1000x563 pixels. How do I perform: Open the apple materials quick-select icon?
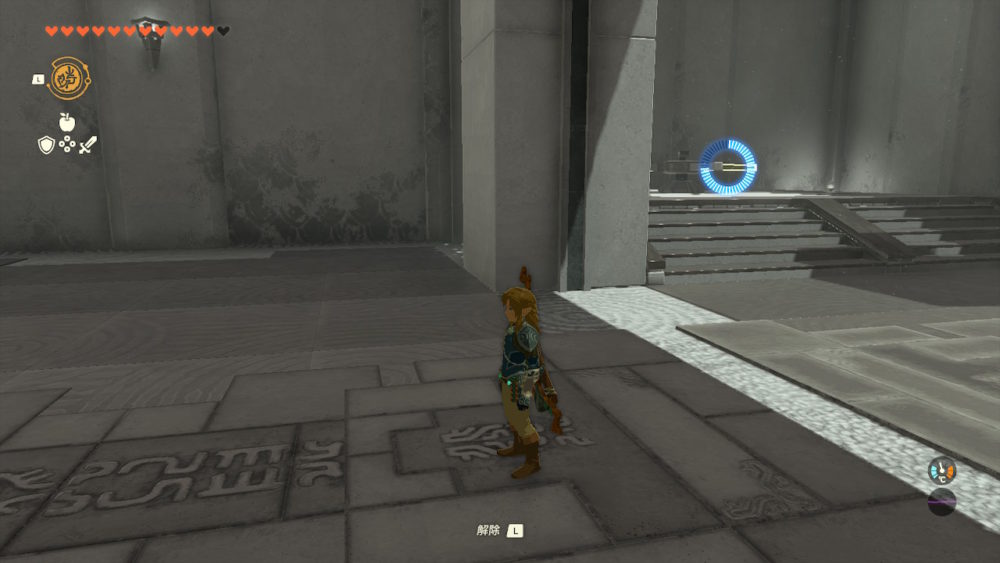67,122
